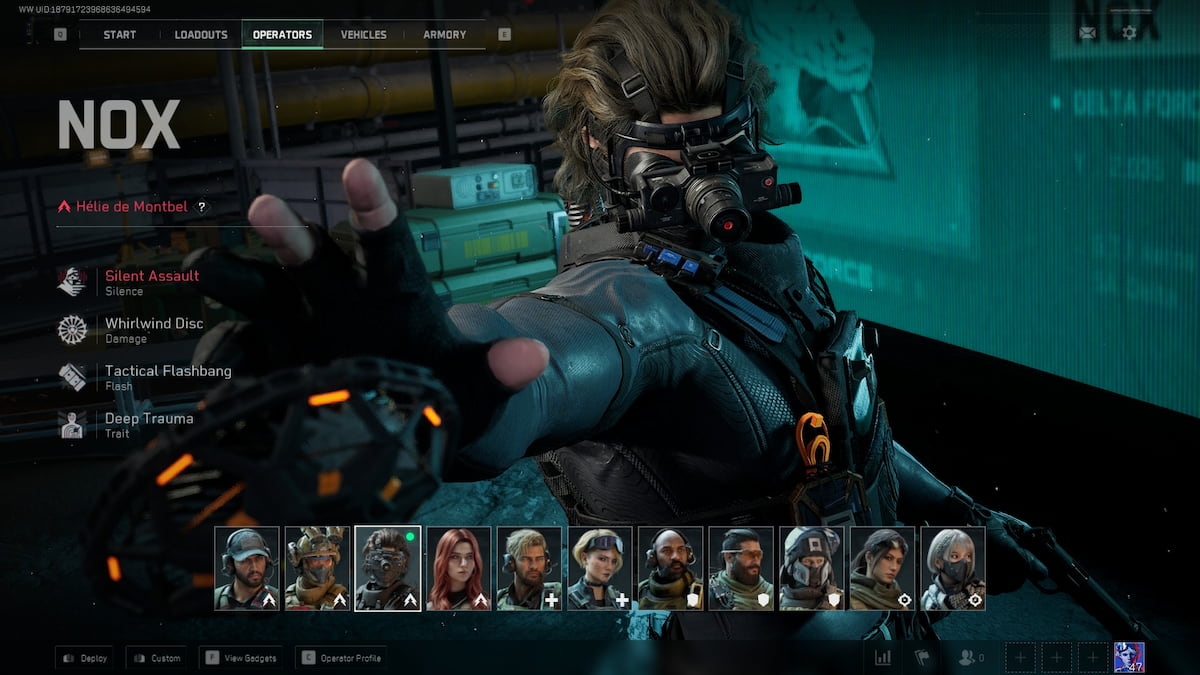Open settings with the gear icon

click(x=1129, y=33)
